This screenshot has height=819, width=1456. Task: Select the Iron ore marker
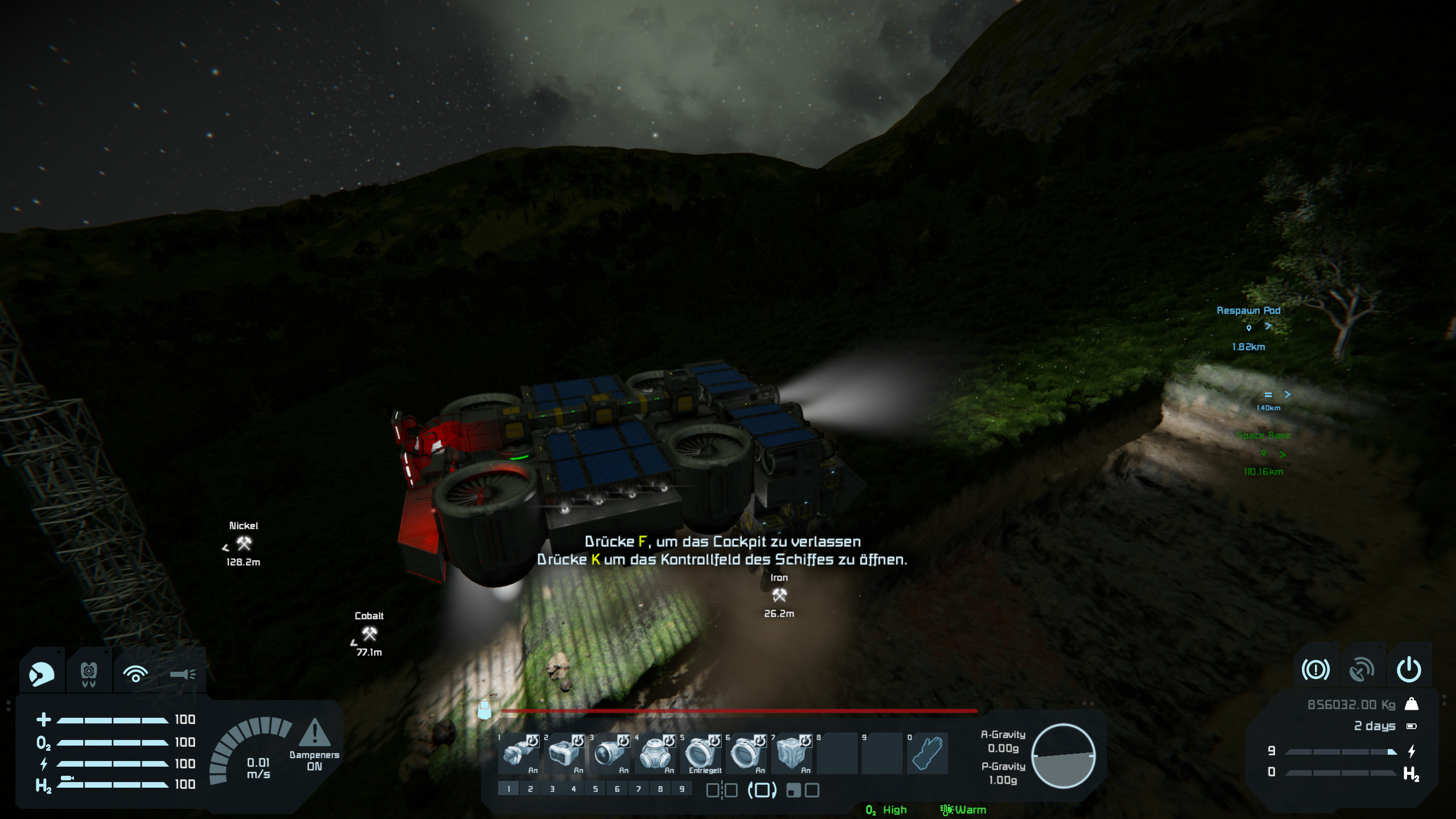point(779,595)
